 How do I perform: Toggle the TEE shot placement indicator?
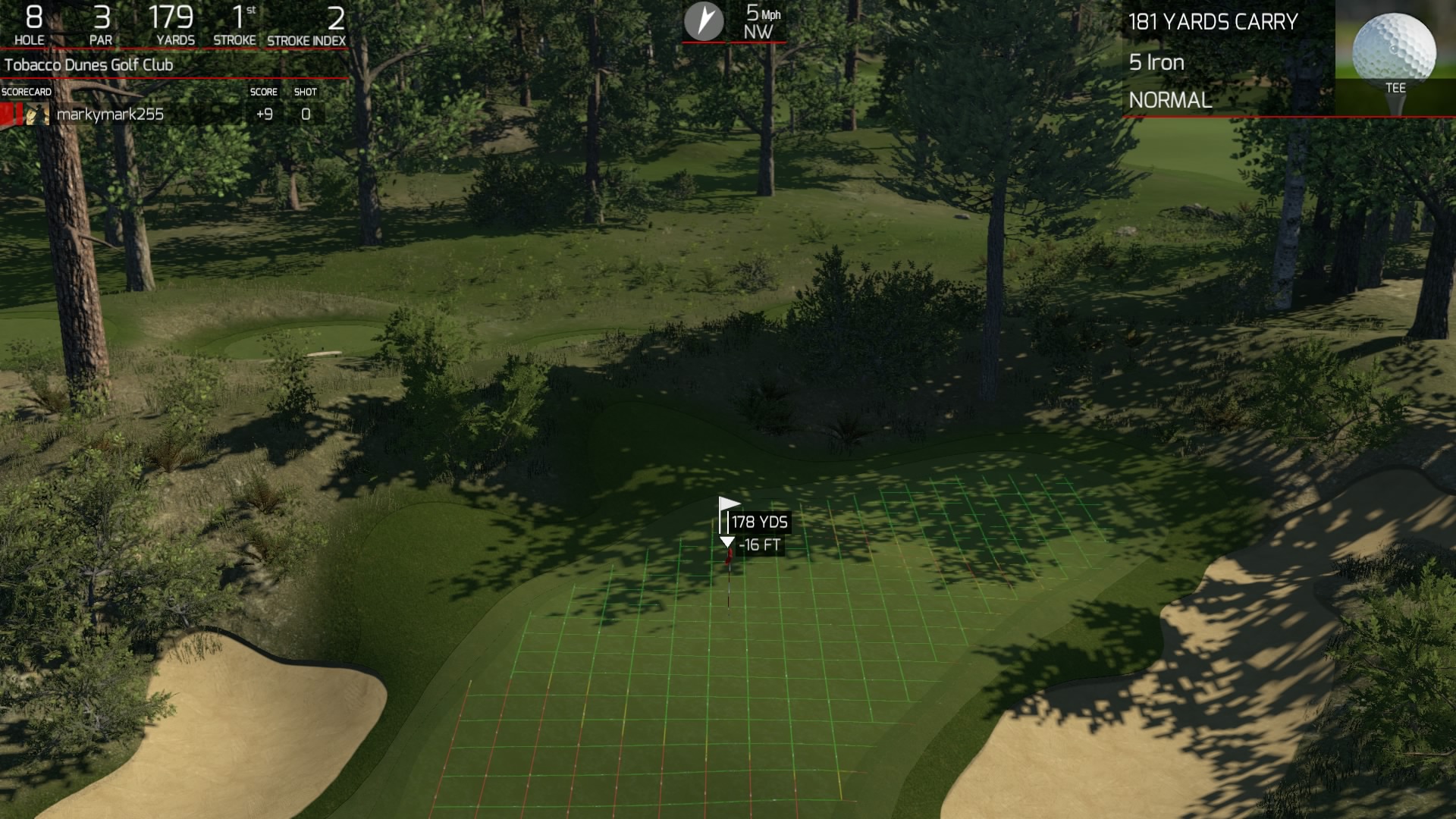point(1396,89)
